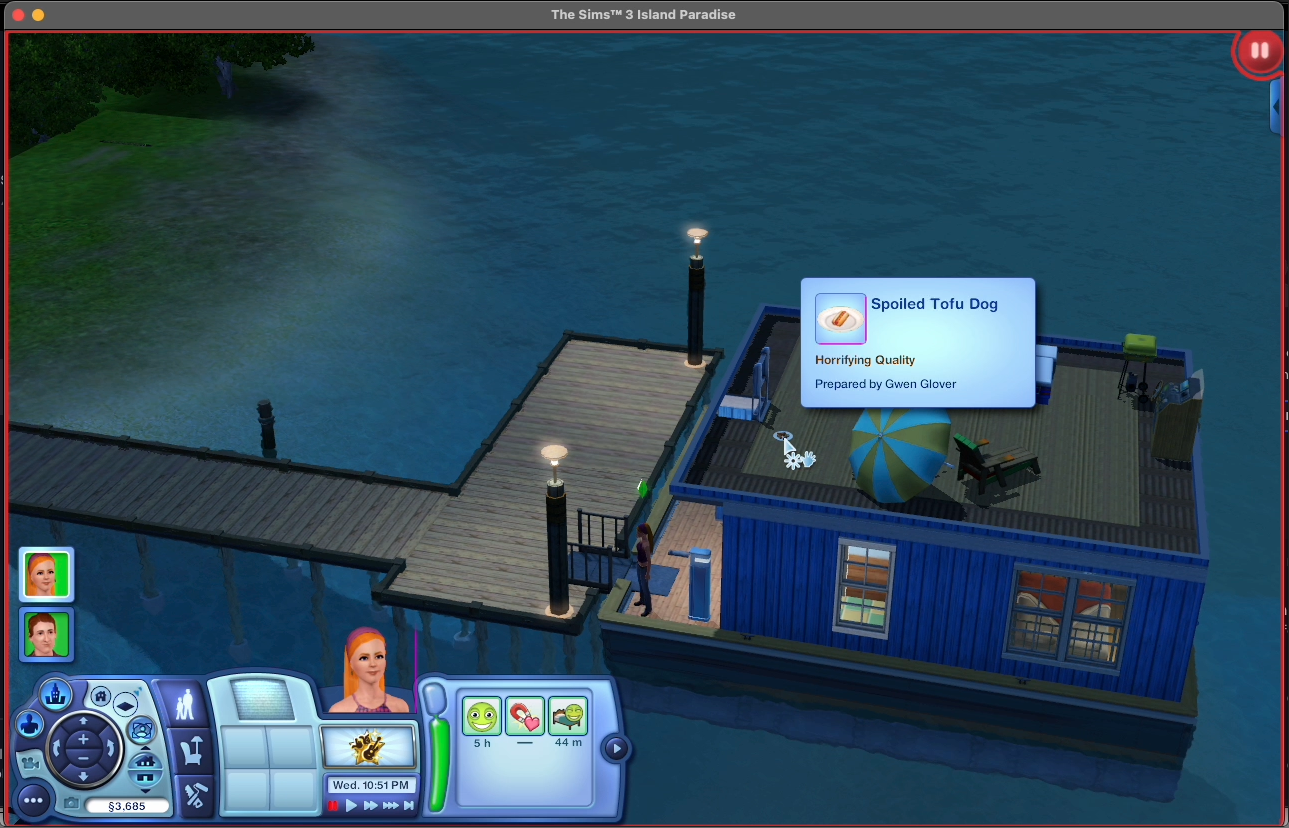1289x828 pixels.
Task: Resume the game at normal speed
Action: coord(351,805)
